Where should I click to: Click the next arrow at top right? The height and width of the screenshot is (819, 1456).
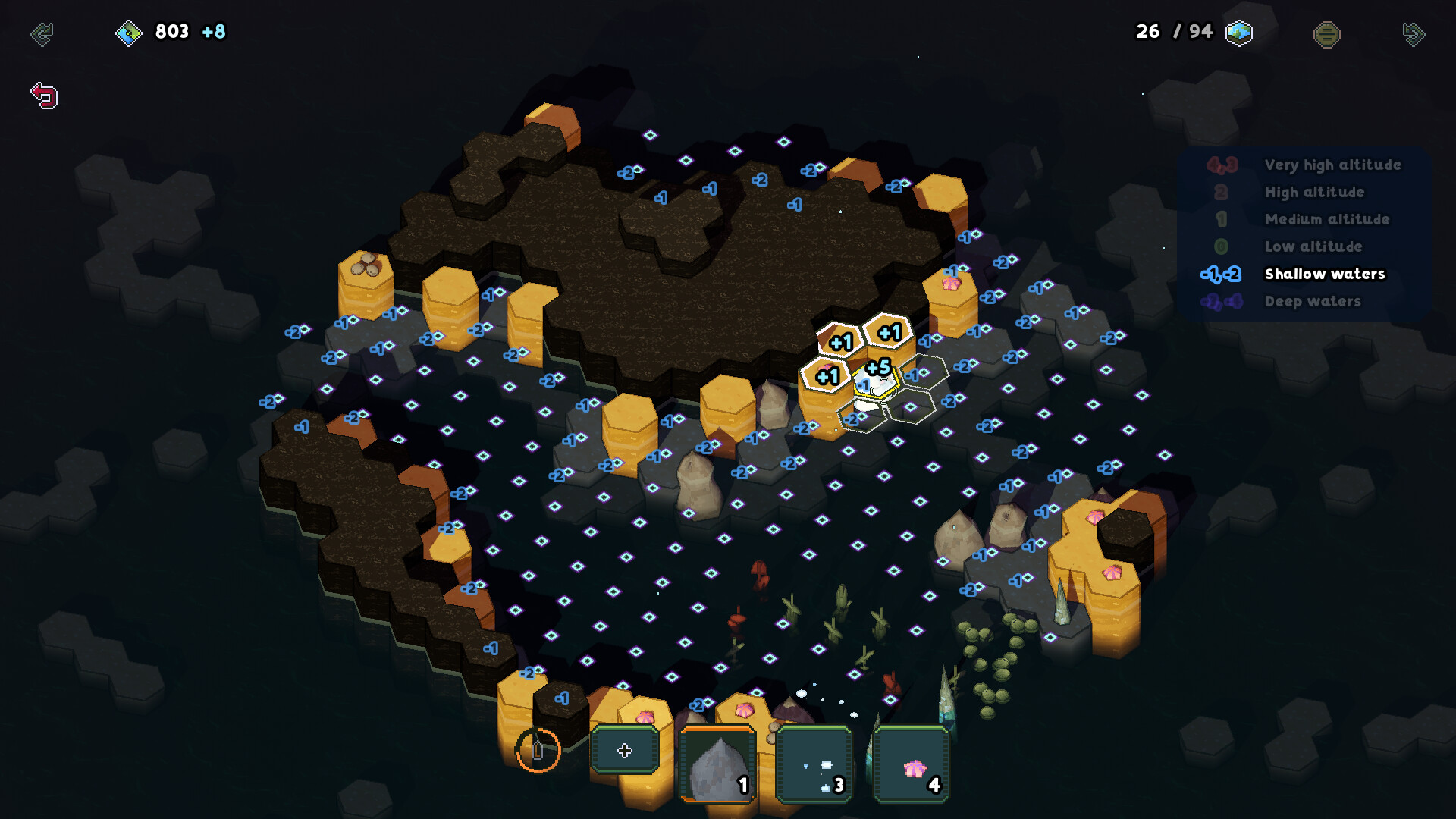(1414, 34)
